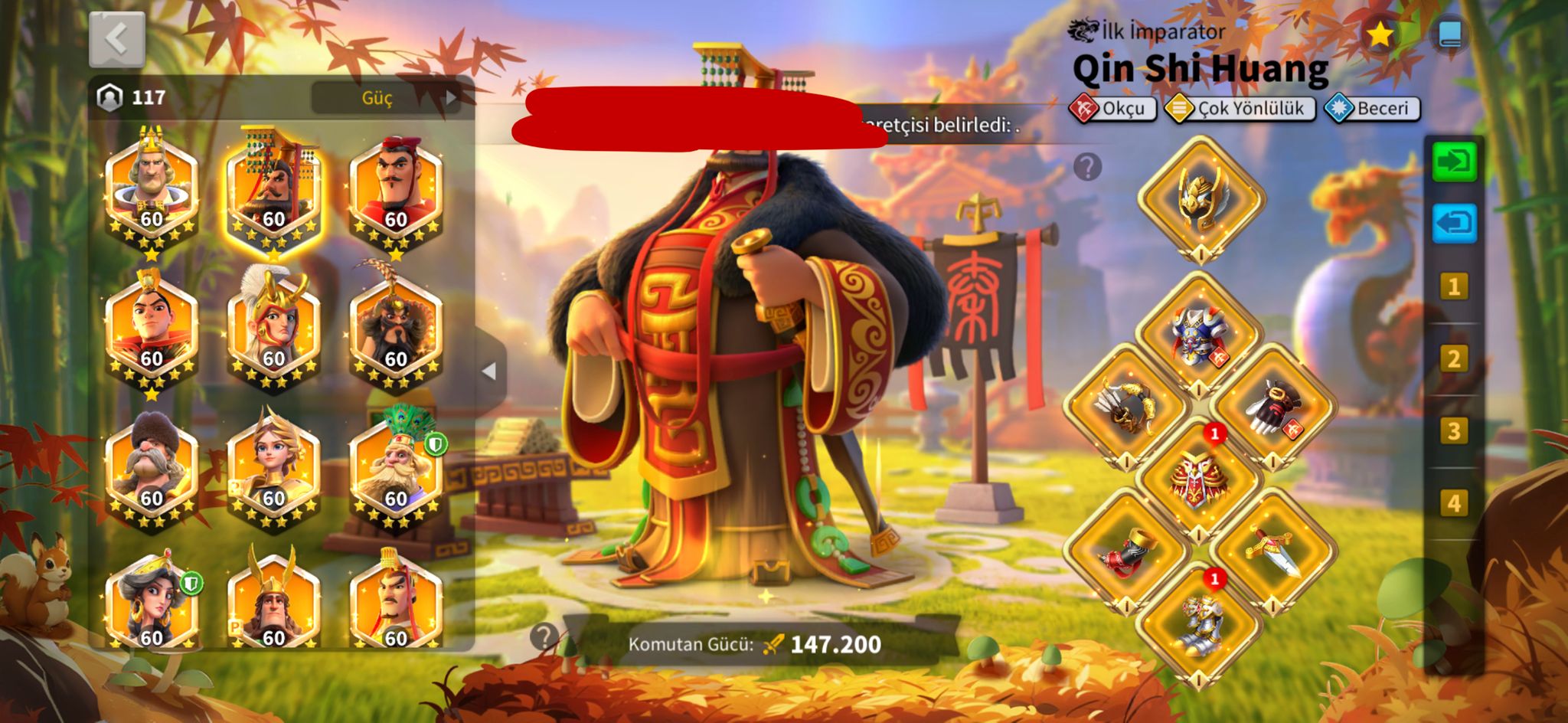Toggle the favorite star for Qin Shi Huang
Image resolution: width=1568 pixels, height=723 pixels.
1379,34
